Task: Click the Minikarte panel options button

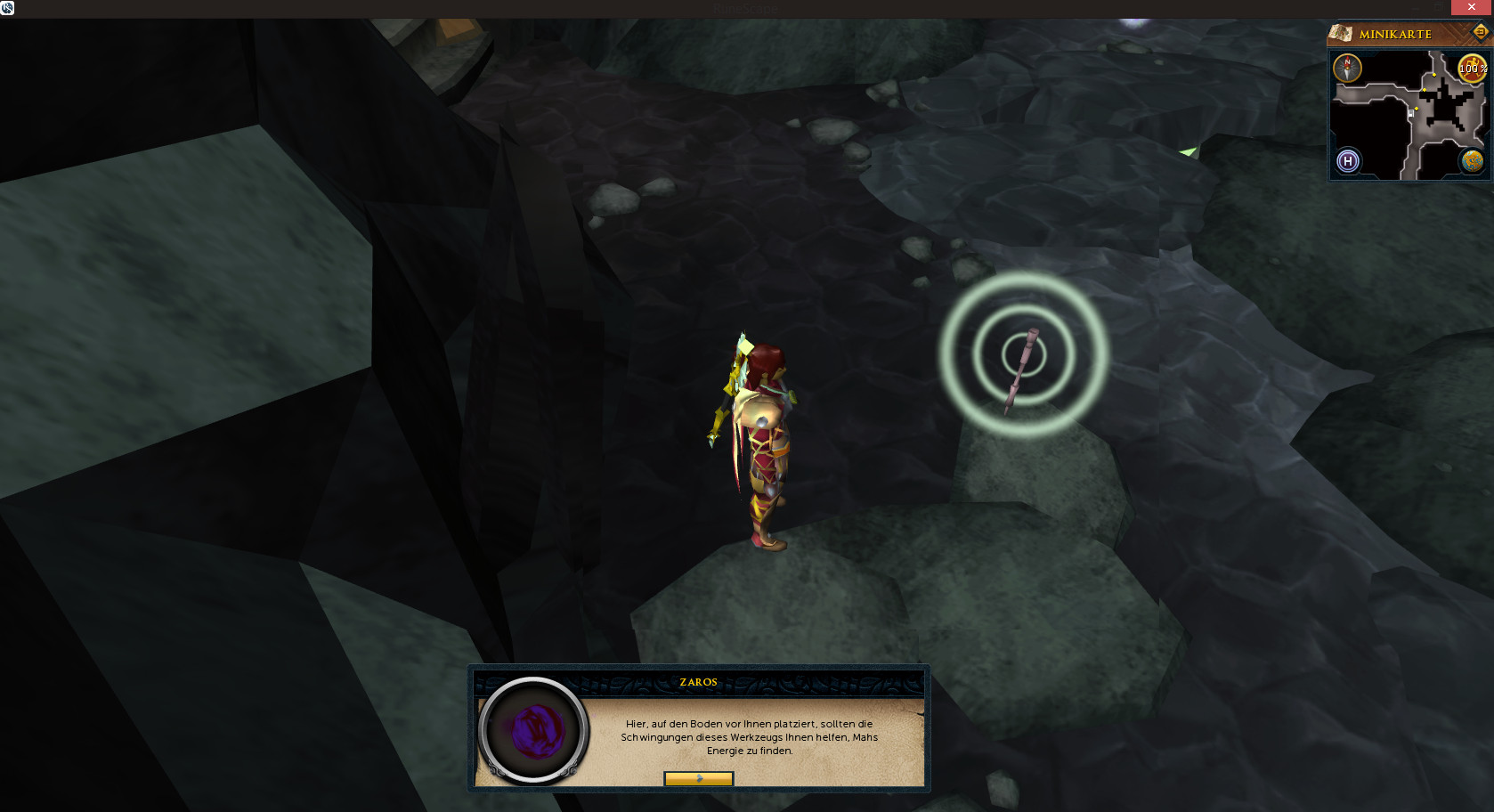Action: pos(1480,33)
